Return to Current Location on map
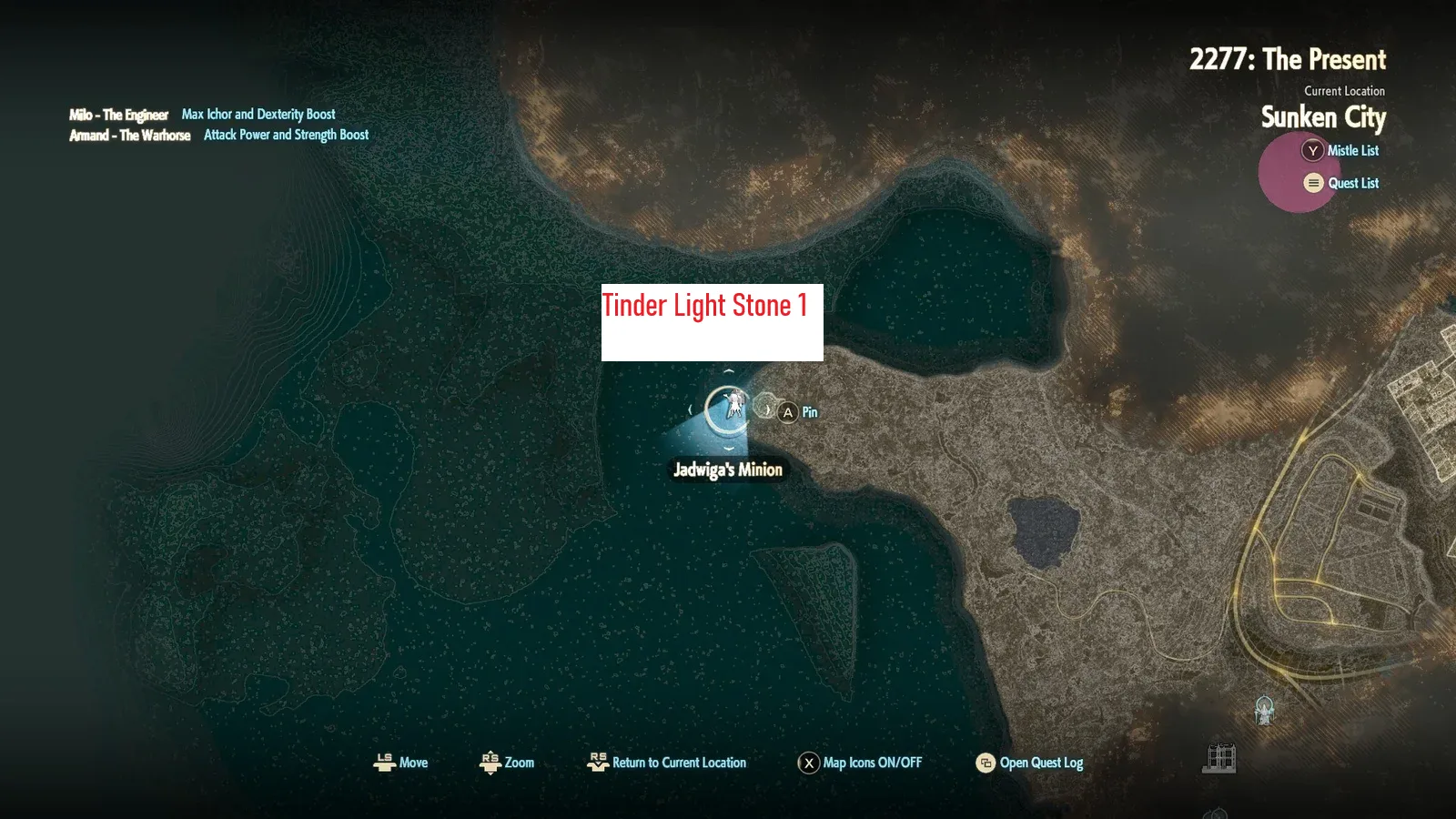This screenshot has width=1456, height=819. [x=667, y=763]
